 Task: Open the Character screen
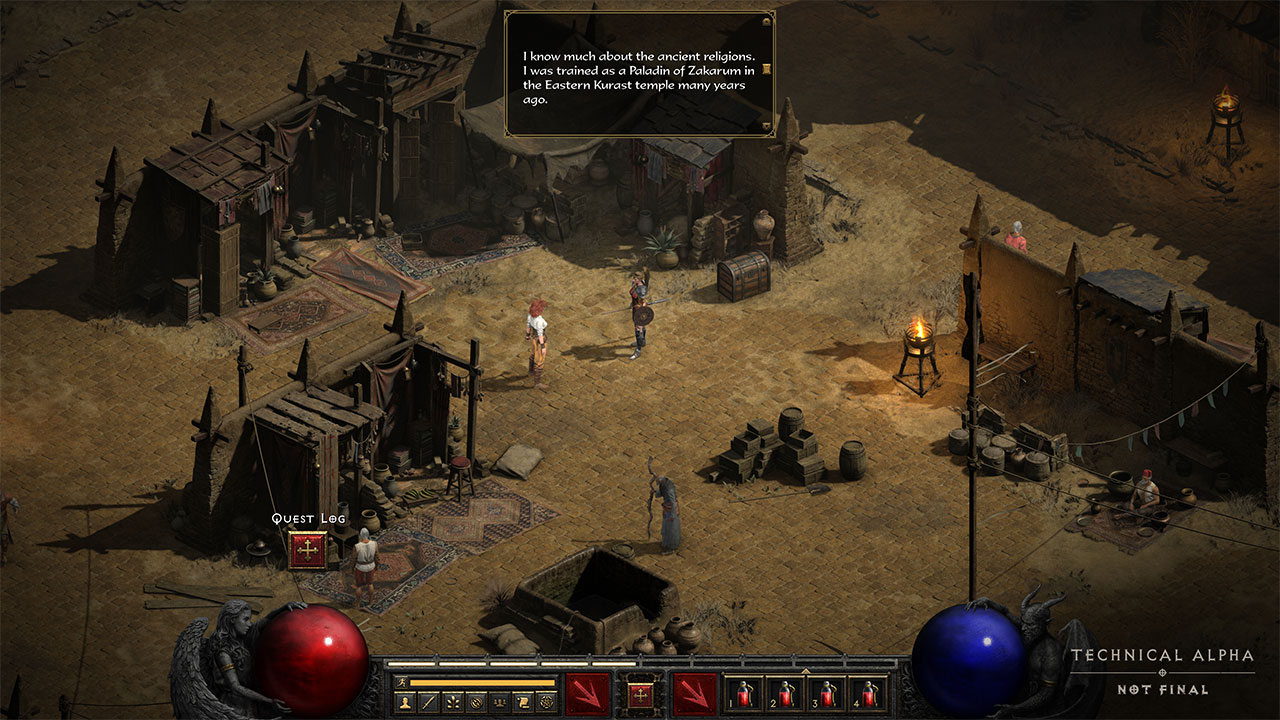tap(406, 701)
